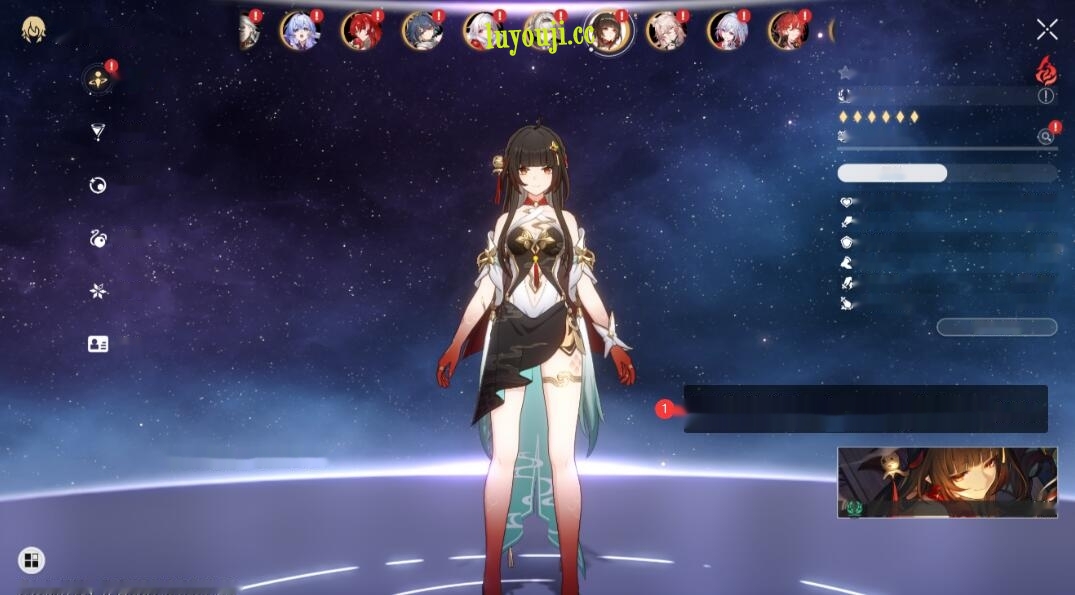Choose the currently highlighted dark-haired character portrait
Viewport: 1075px width, 595px height.
tap(608, 32)
